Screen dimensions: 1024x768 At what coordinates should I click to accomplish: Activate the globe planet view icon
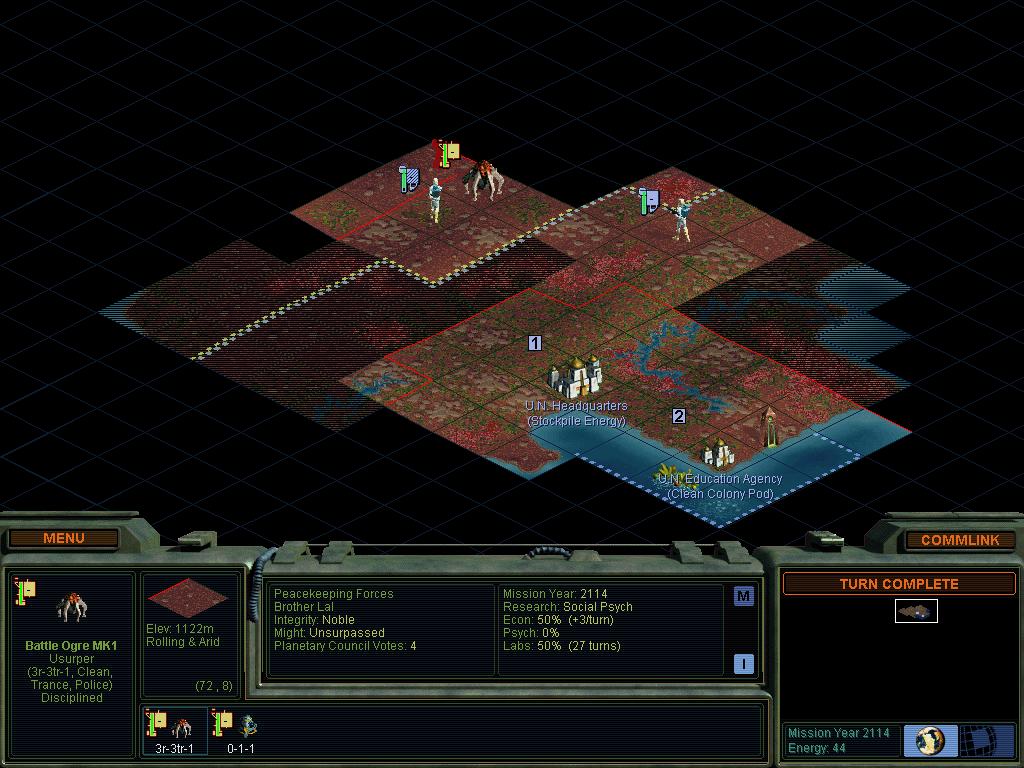(930, 741)
